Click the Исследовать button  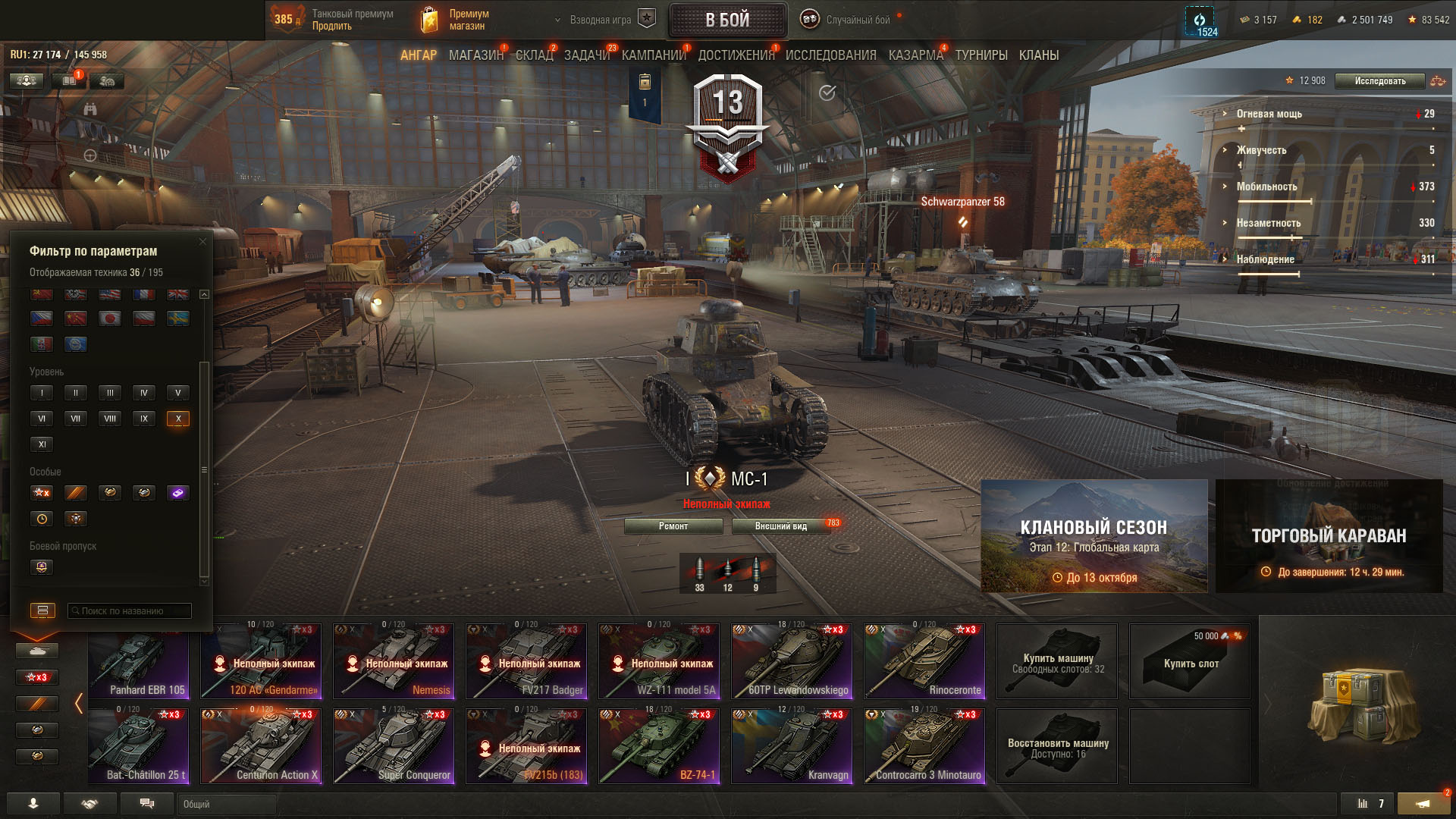point(1379,81)
